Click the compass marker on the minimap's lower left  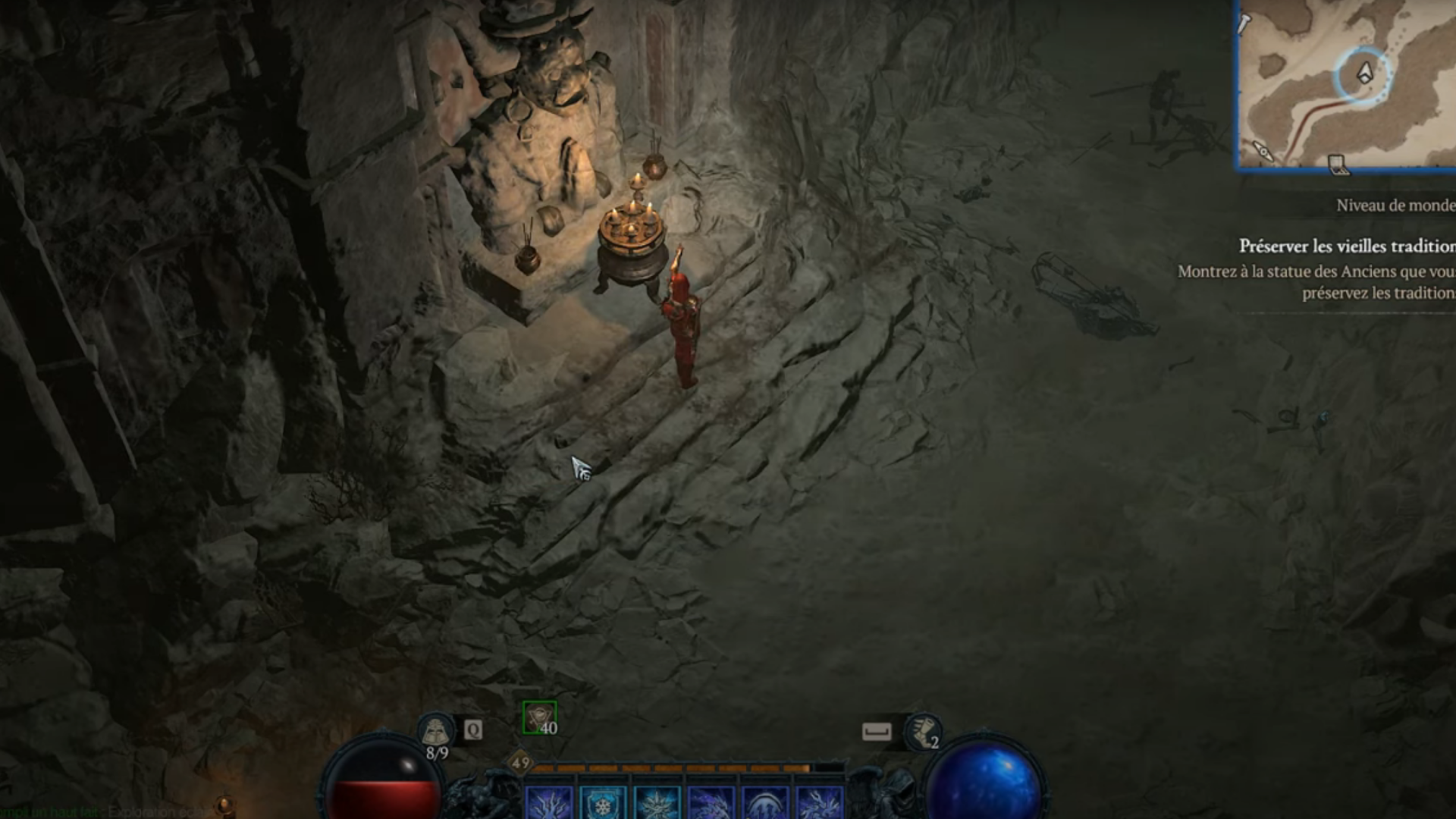click(x=1264, y=152)
